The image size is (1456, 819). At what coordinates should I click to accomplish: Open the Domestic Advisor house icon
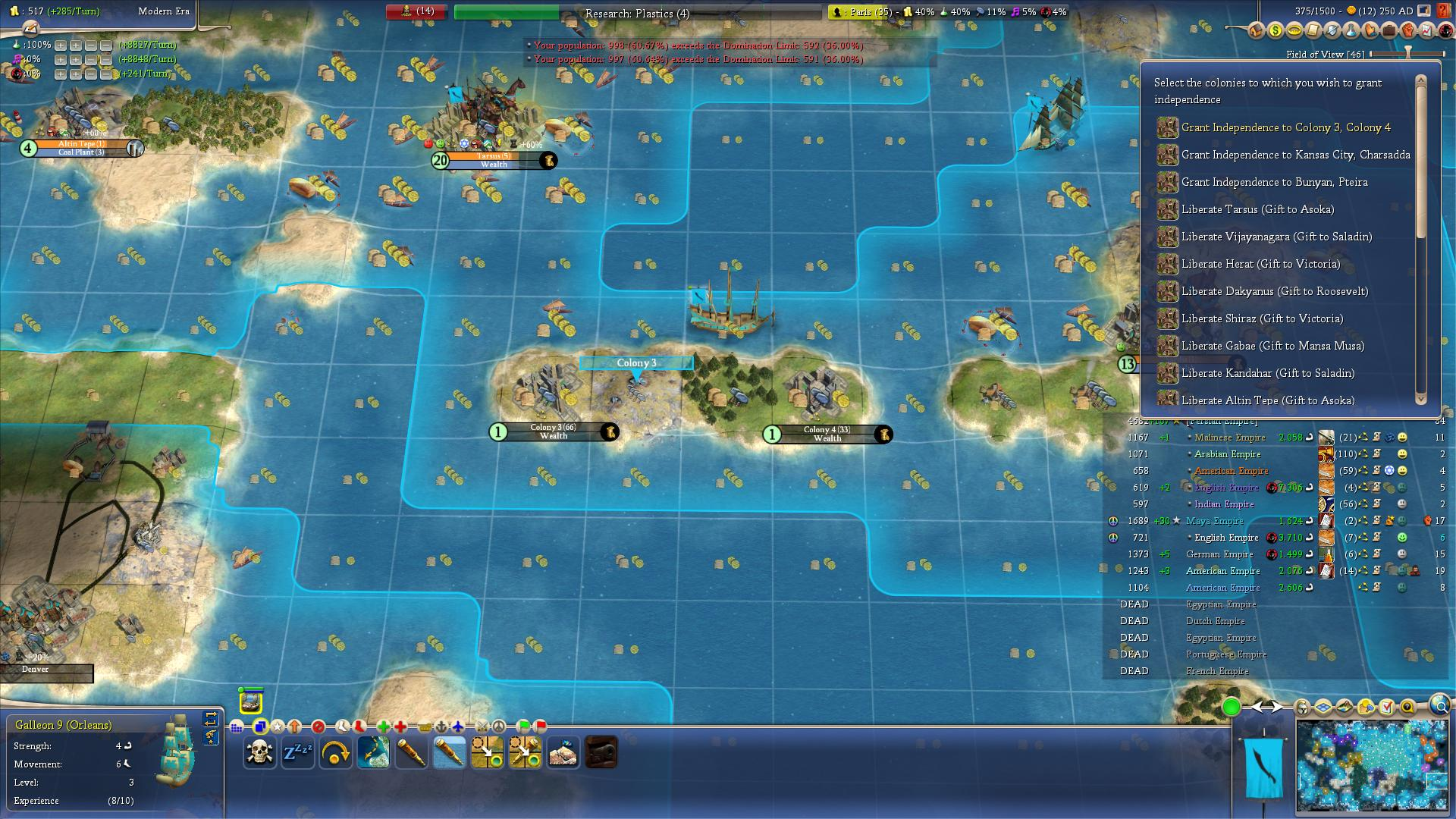click(1257, 30)
